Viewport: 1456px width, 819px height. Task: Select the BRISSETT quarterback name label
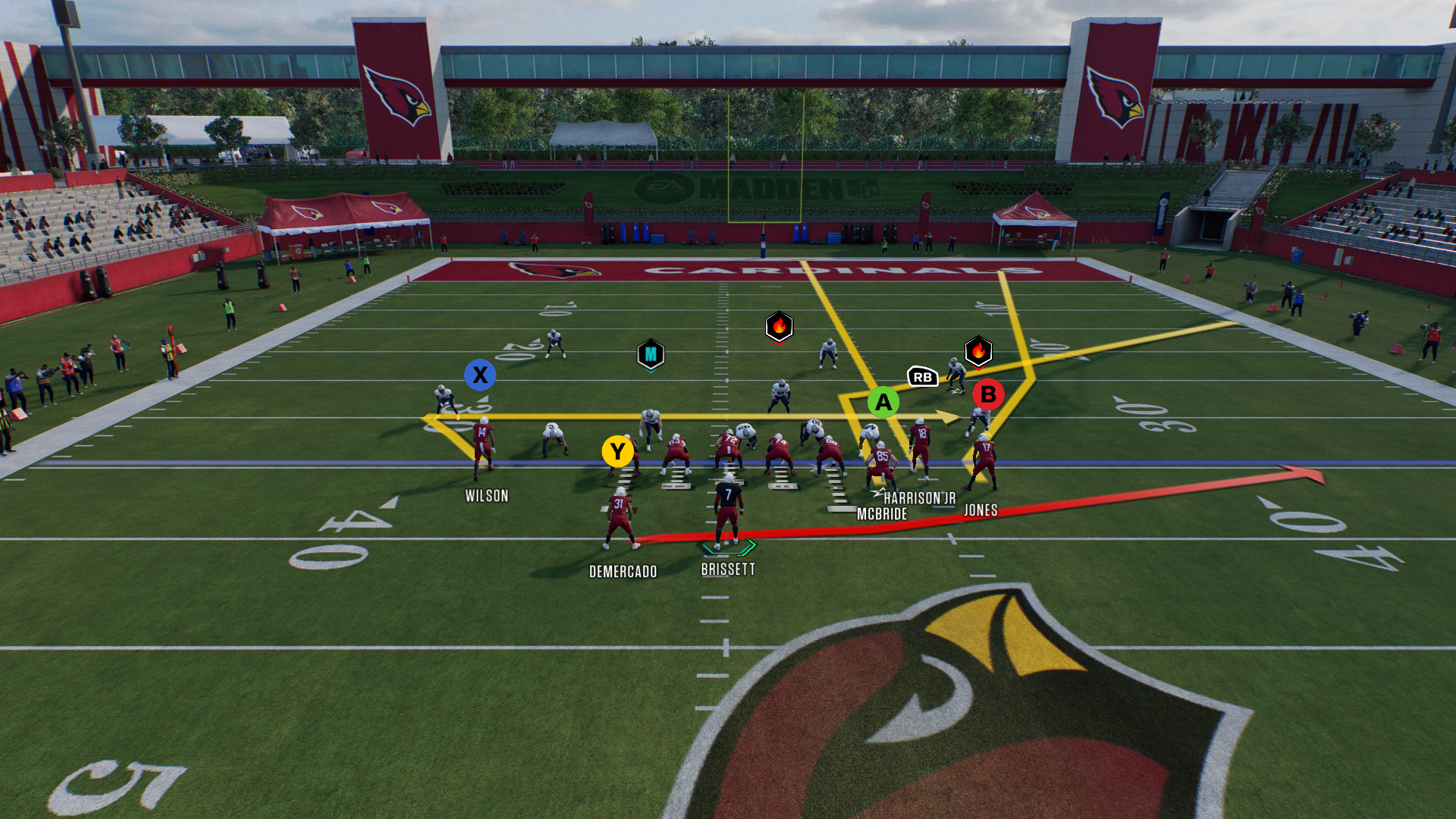coord(728,570)
